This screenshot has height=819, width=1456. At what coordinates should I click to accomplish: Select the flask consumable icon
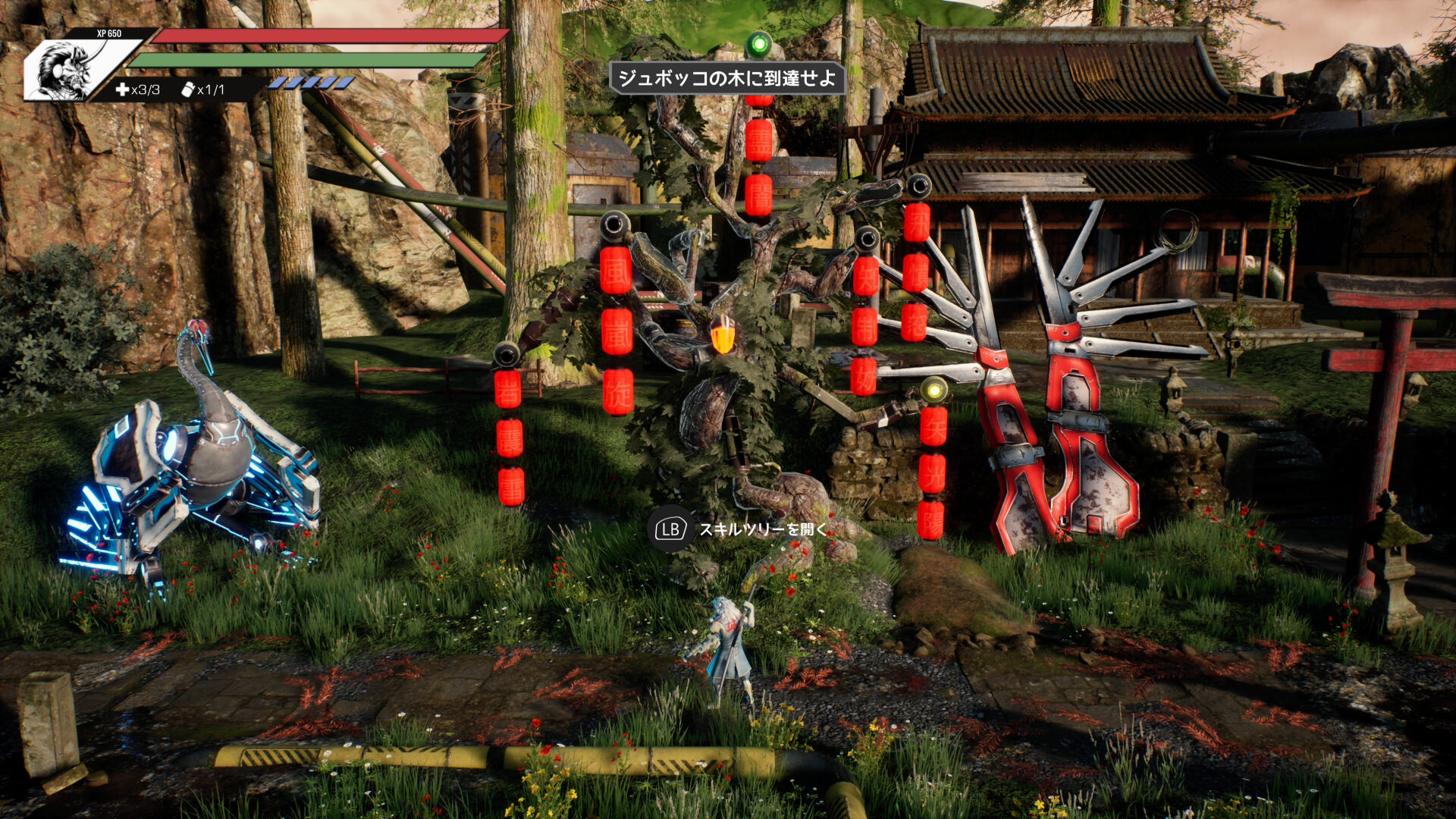[x=188, y=89]
